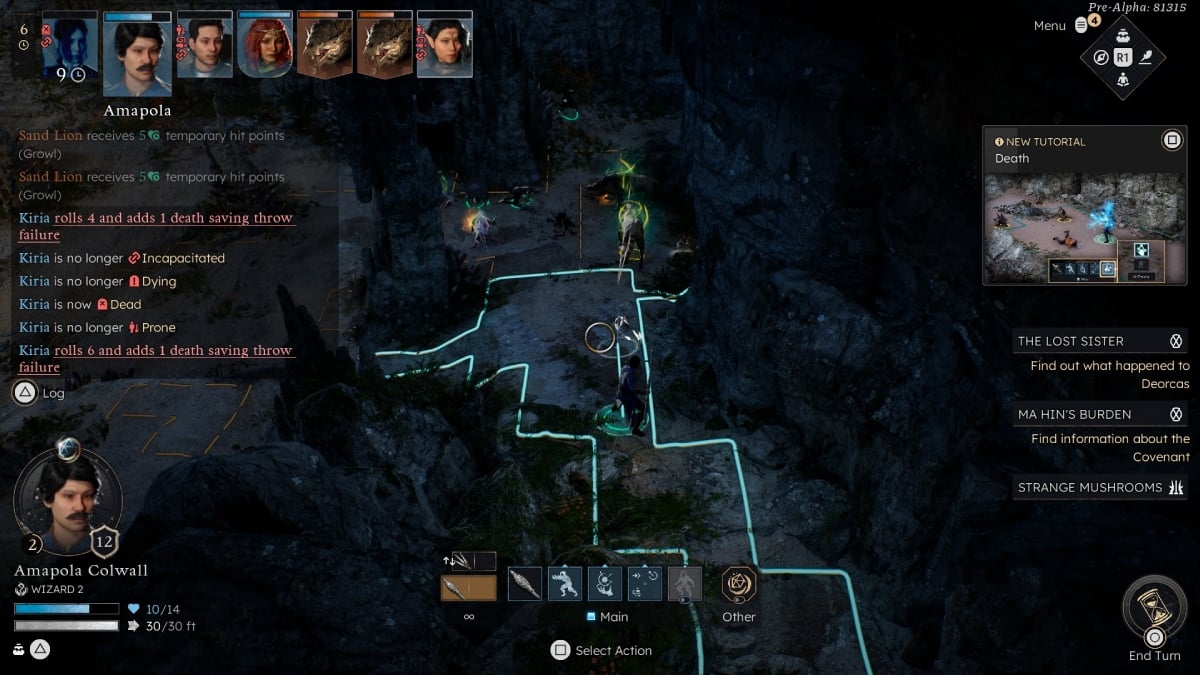
Task: Click the dead Kiria turn portrait
Action: 70,45
